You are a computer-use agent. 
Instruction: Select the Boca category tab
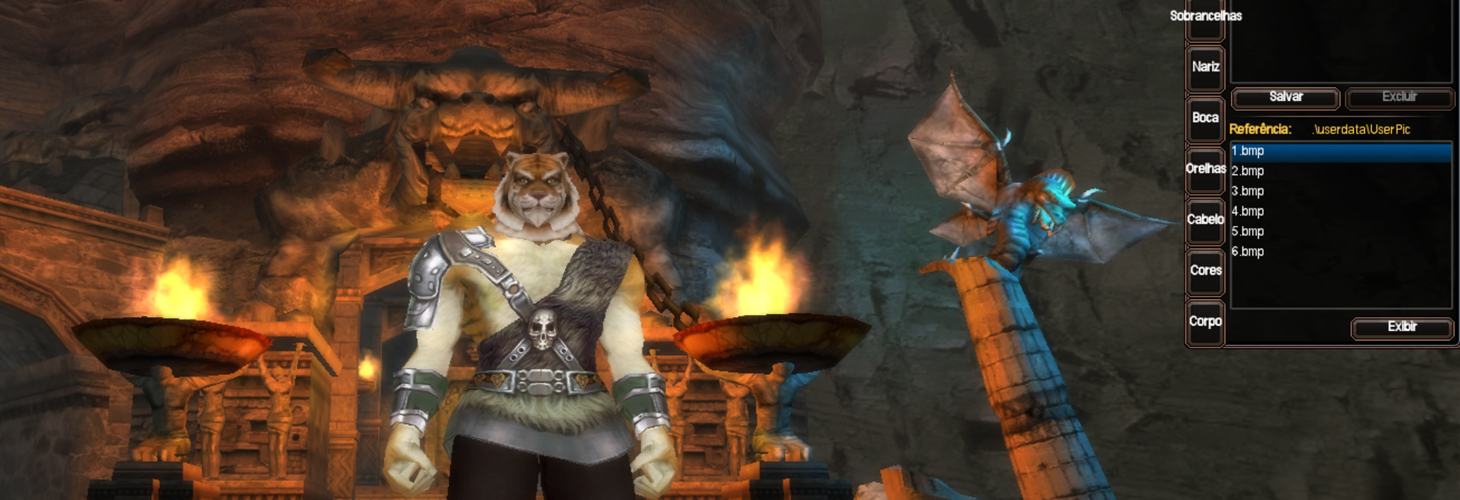[x=1205, y=119]
